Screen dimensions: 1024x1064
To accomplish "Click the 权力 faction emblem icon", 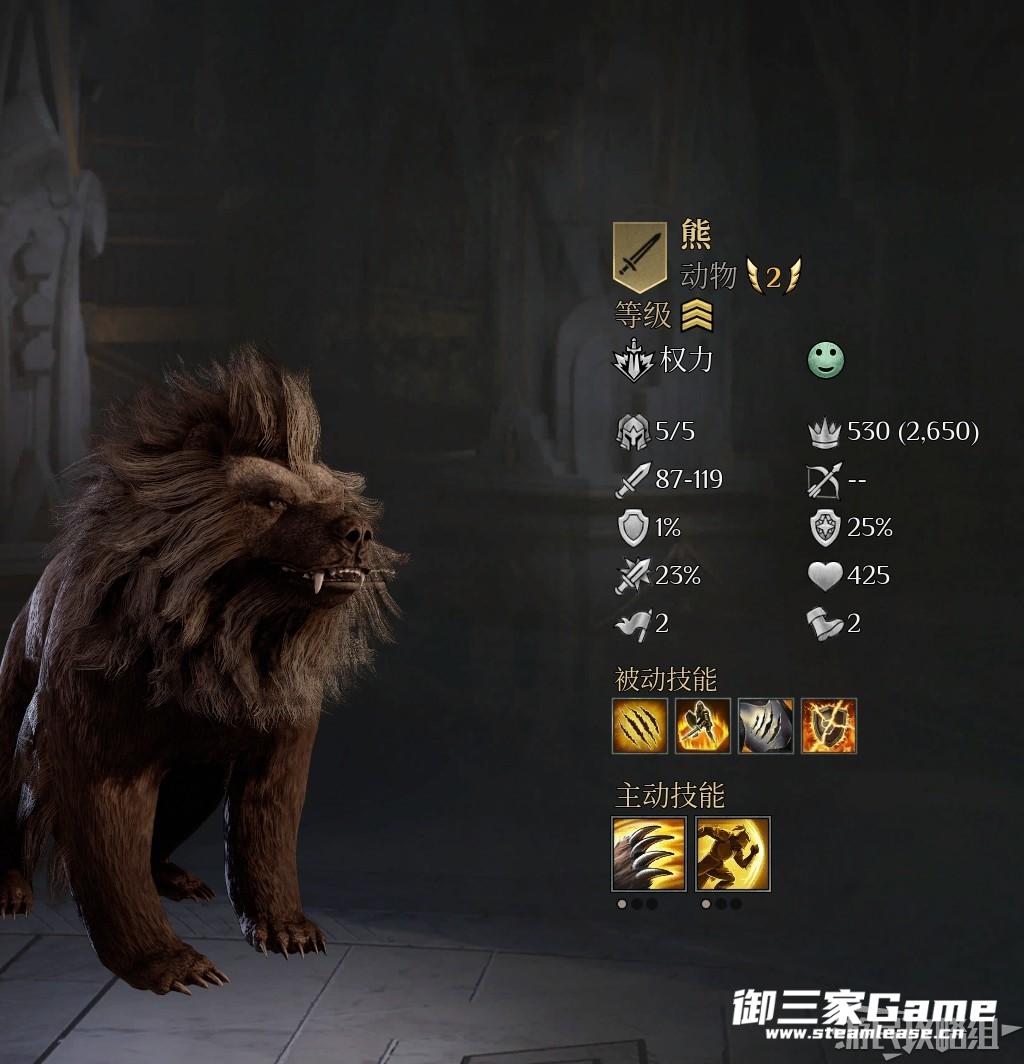I will [x=633, y=361].
